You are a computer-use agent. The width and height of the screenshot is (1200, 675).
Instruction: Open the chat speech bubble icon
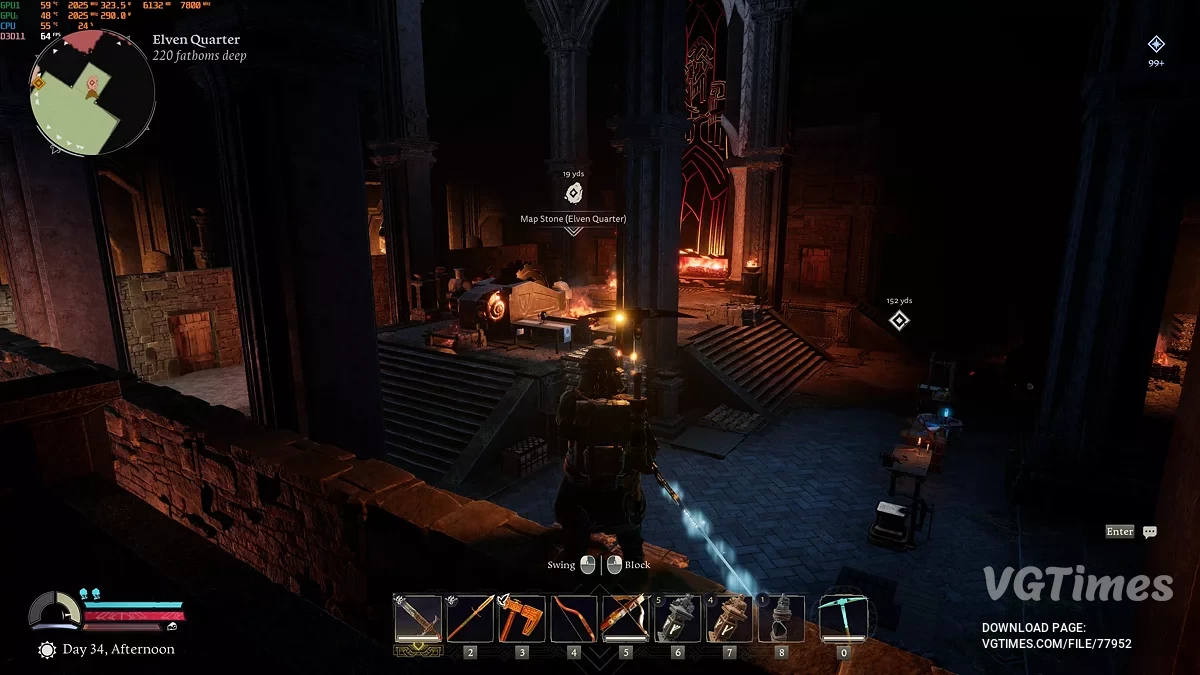point(1150,532)
